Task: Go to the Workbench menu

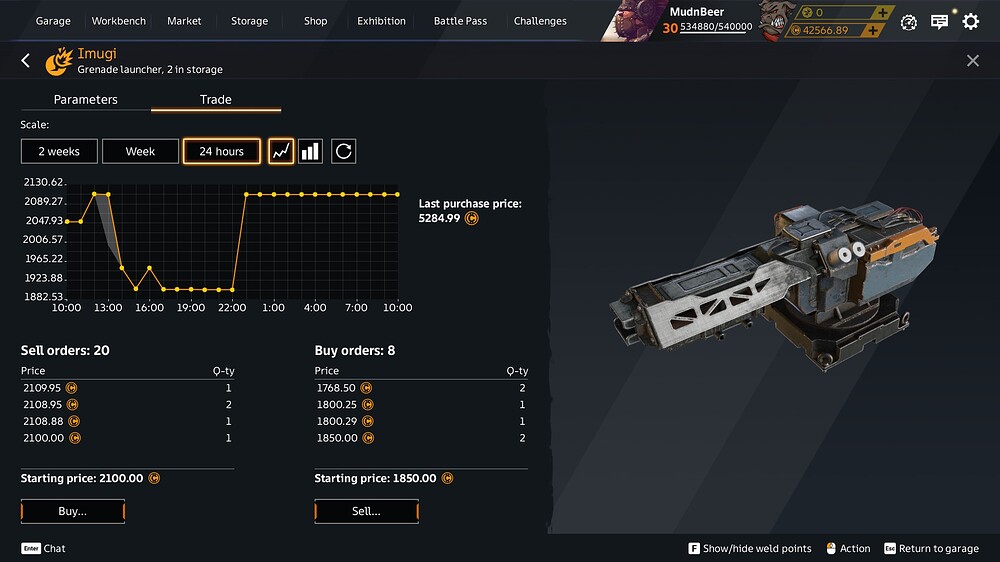Action: (118, 21)
